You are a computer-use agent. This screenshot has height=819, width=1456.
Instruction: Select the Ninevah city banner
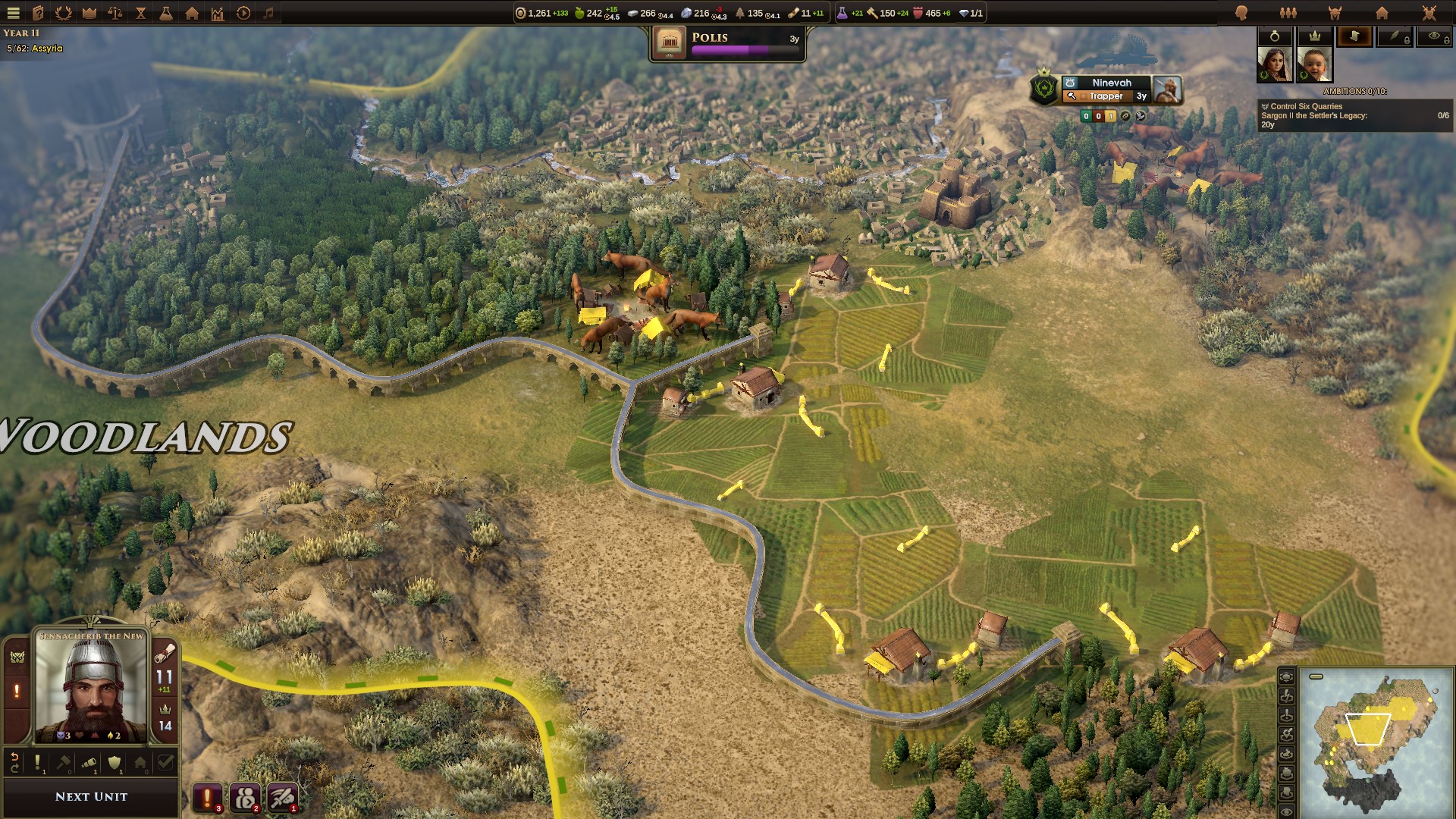[1111, 83]
